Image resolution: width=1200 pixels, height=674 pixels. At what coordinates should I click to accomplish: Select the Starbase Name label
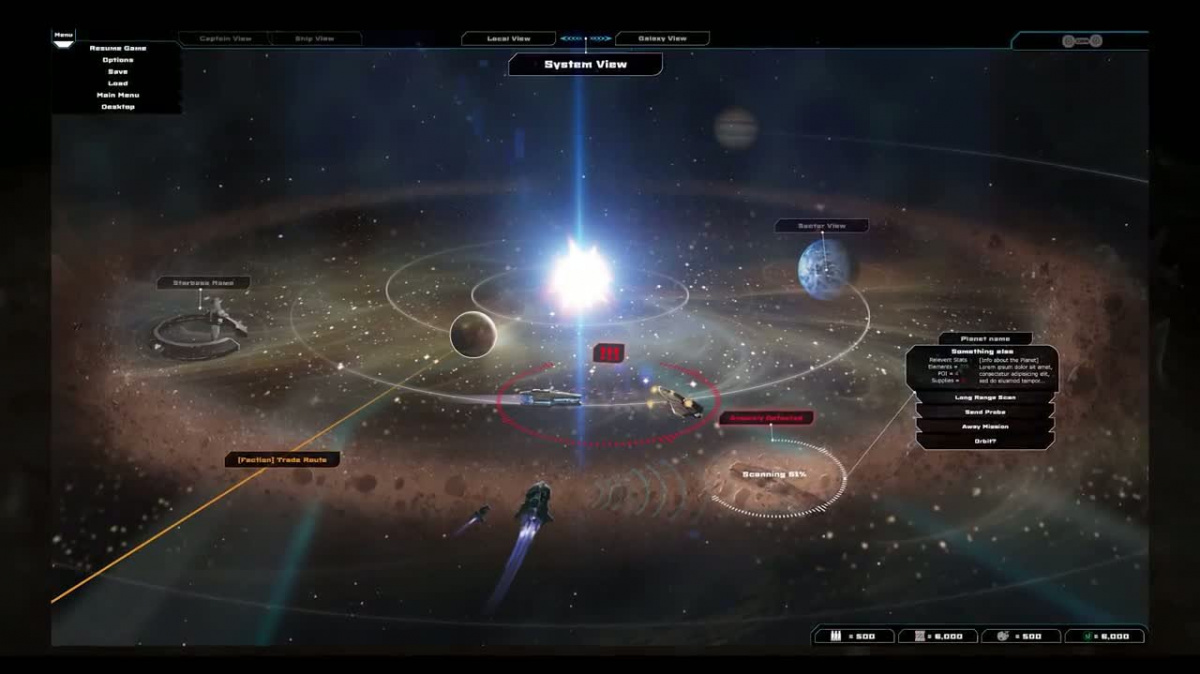tap(203, 283)
